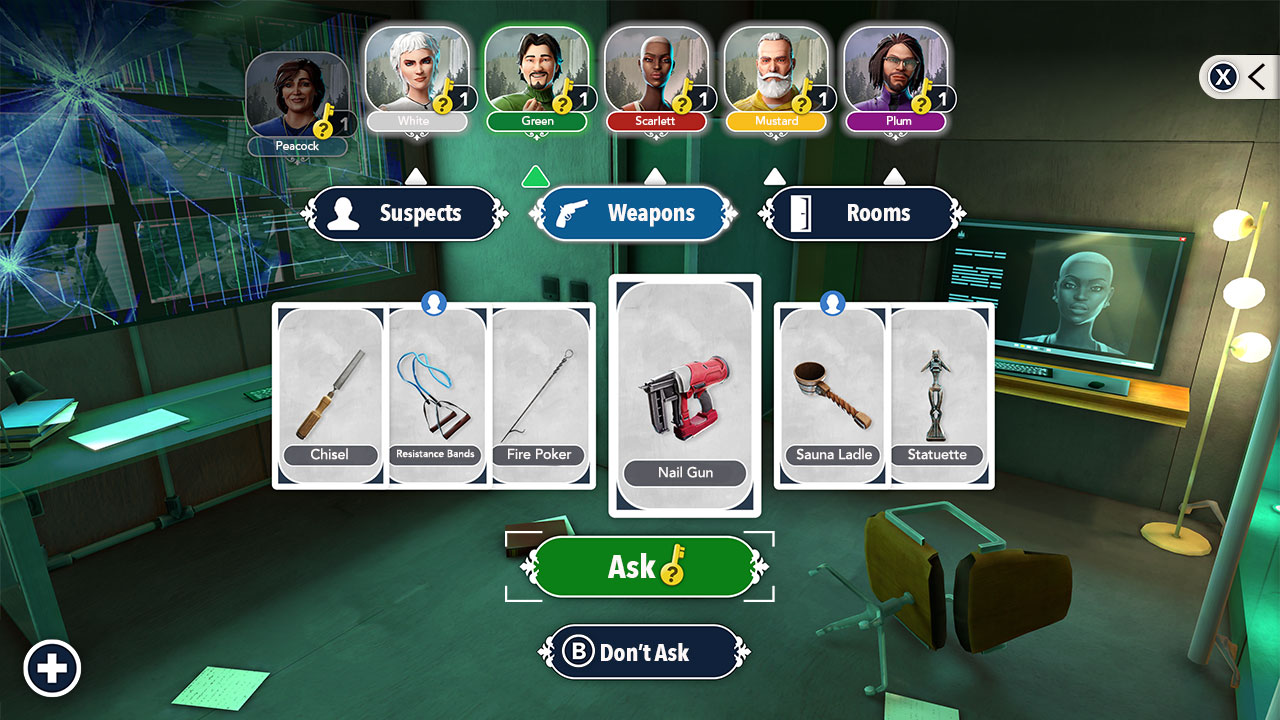Expand the arrow above the Suspects category
The height and width of the screenshot is (720, 1280).
tap(415, 176)
